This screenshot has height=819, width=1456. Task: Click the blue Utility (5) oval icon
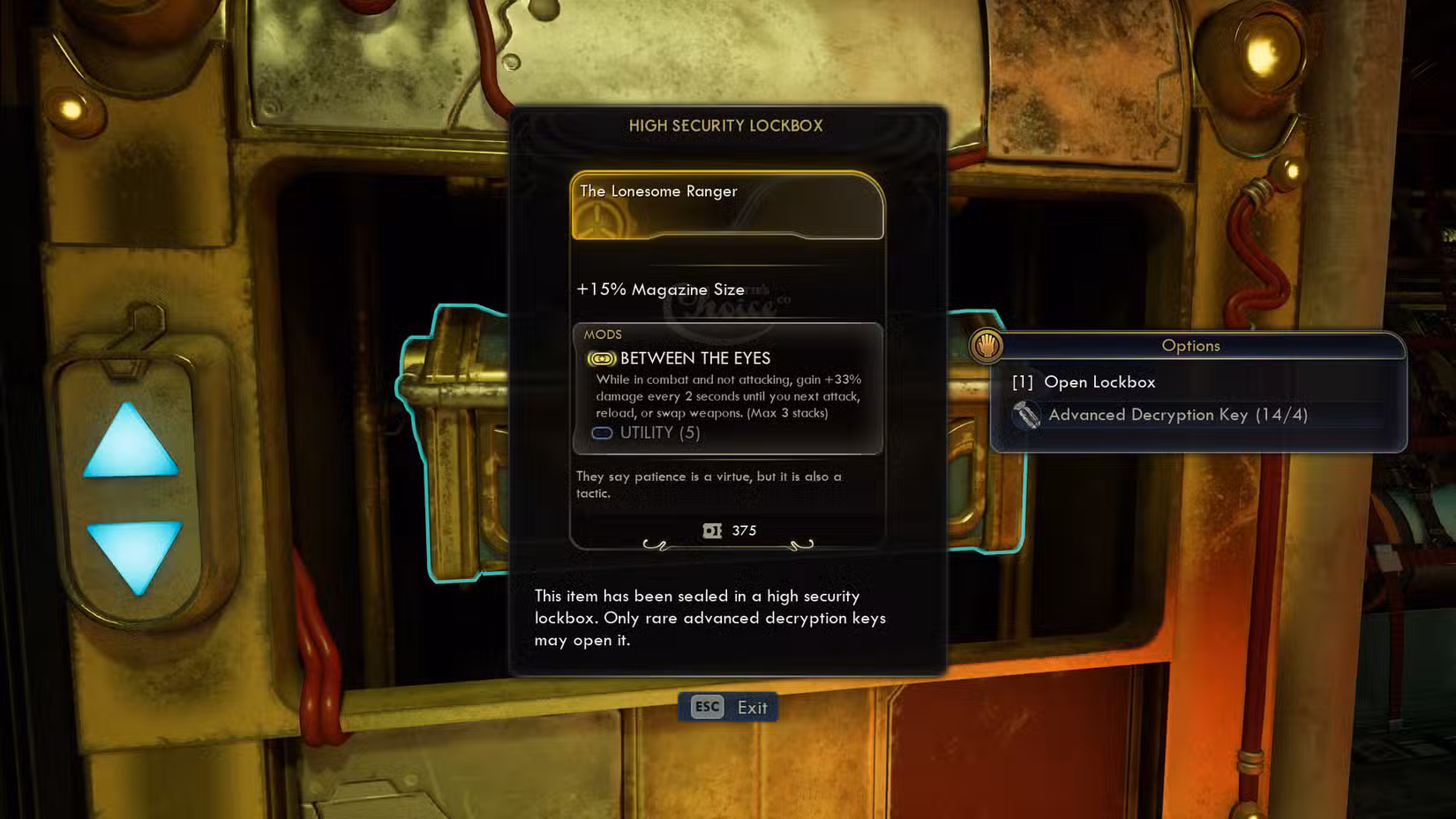pyautogui.click(x=602, y=433)
